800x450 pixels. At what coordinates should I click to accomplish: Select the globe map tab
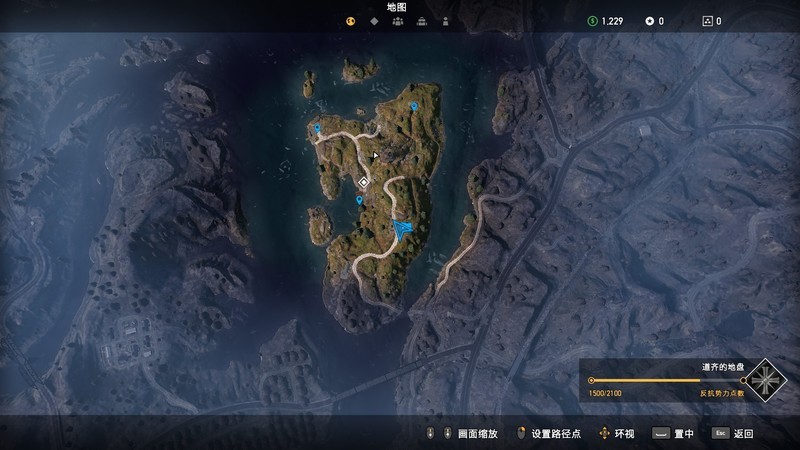point(351,20)
